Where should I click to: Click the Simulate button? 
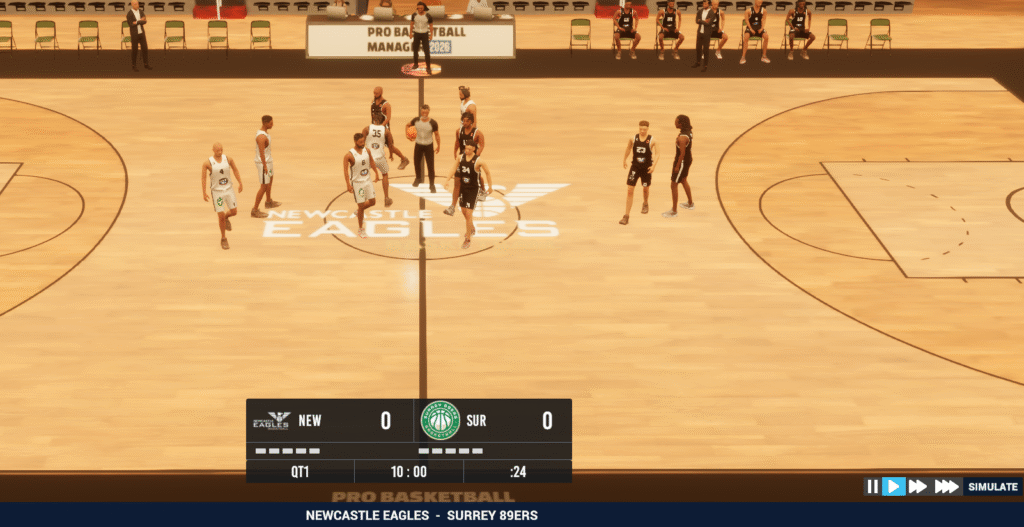click(x=991, y=487)
